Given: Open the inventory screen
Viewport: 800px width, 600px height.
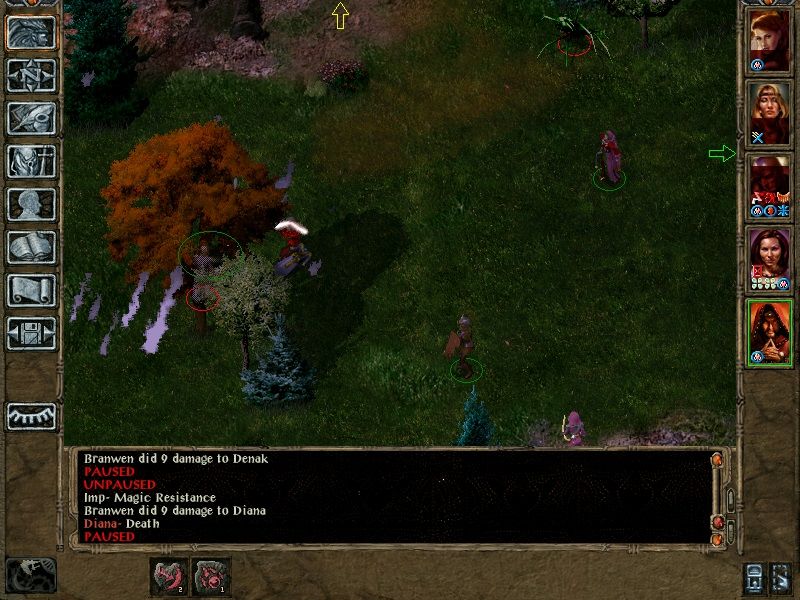Looking at the screenshot, I should [x=32, y=161].
